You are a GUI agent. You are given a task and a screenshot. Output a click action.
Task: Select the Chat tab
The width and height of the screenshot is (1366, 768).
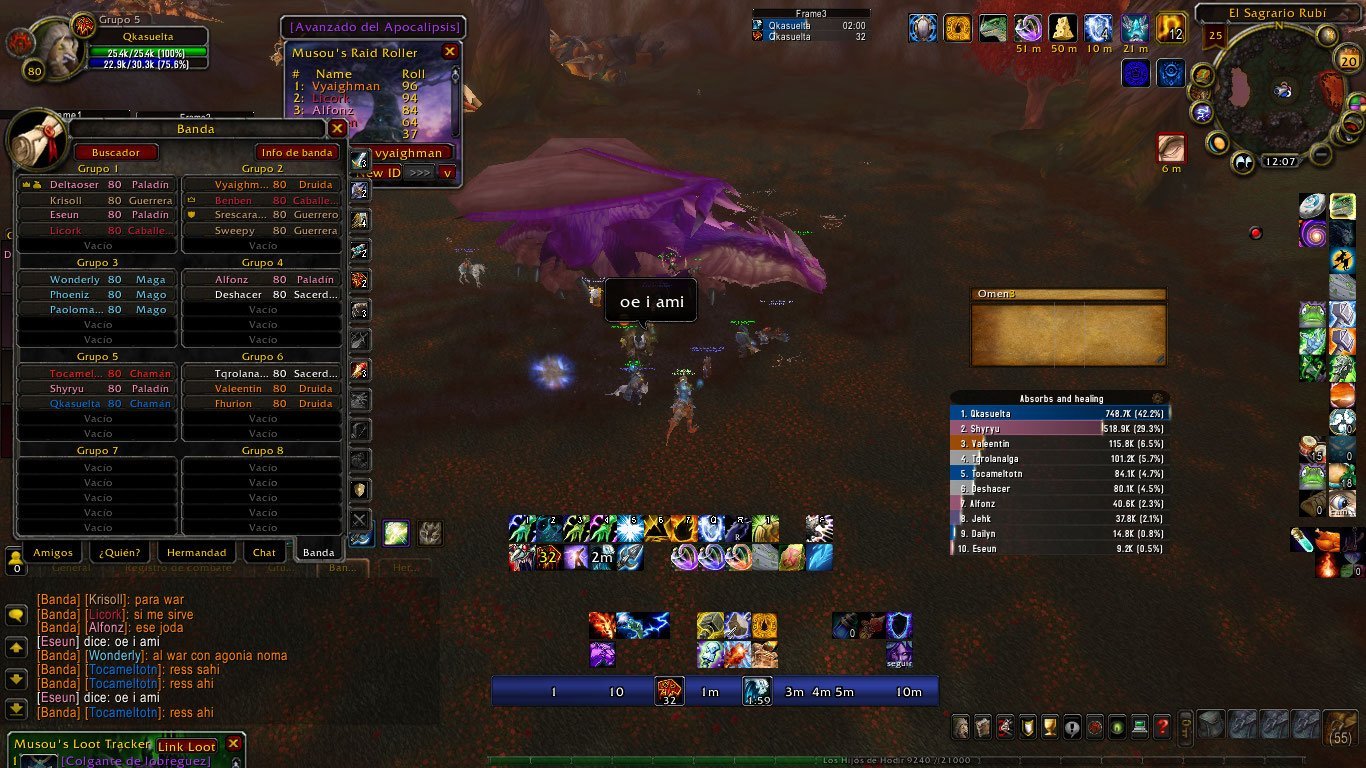pyautogui.click(x=264, y=552)
